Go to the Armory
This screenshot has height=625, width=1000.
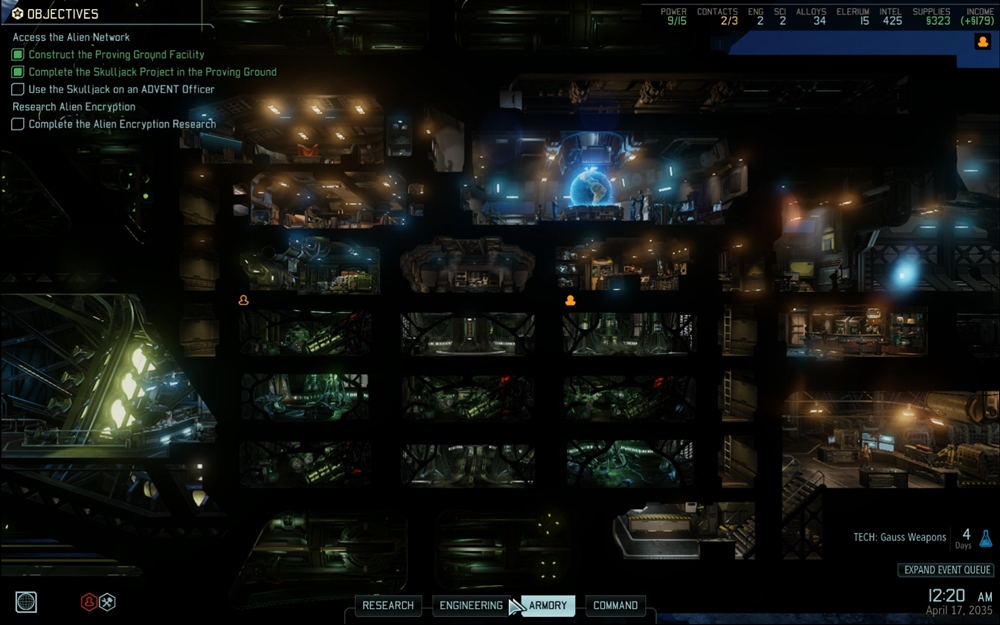click(548, 605)
